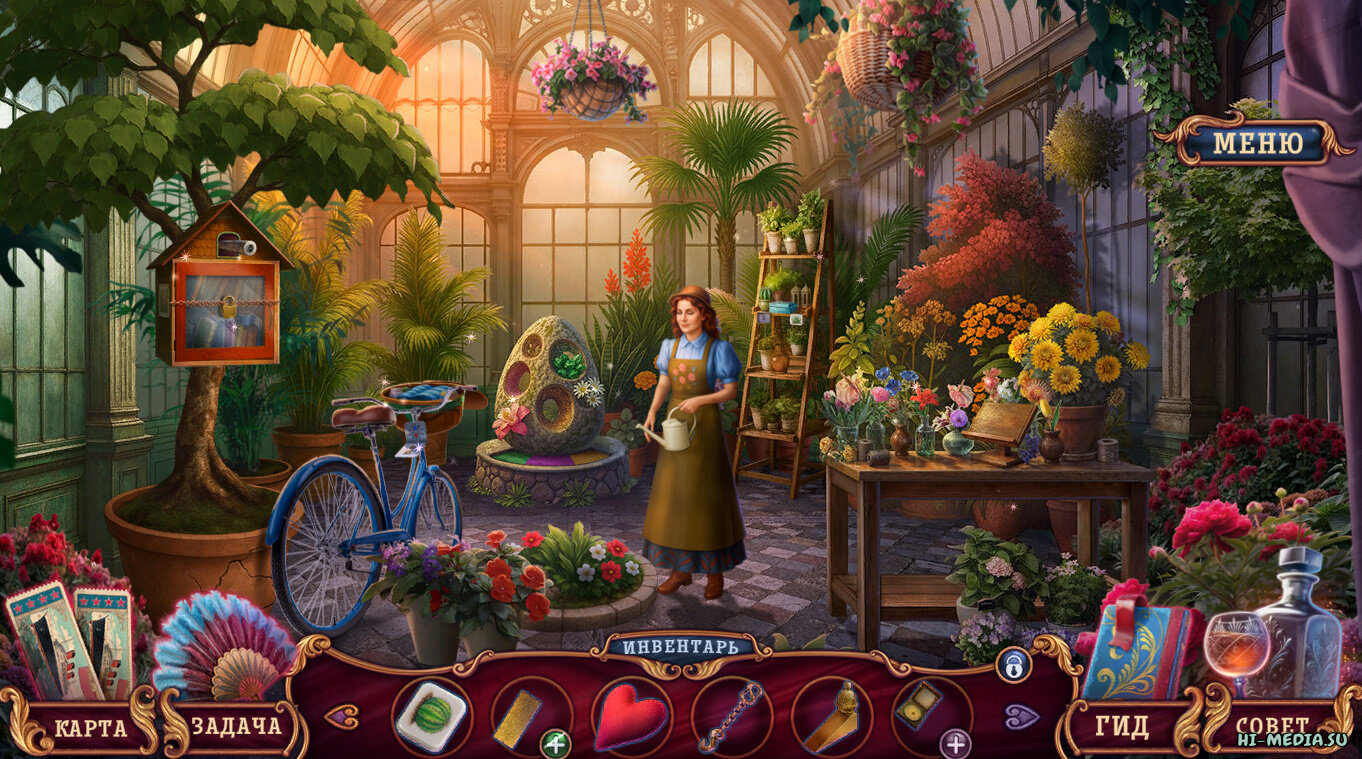
Task: Click the green plus on gold bar
Action: 555,743
